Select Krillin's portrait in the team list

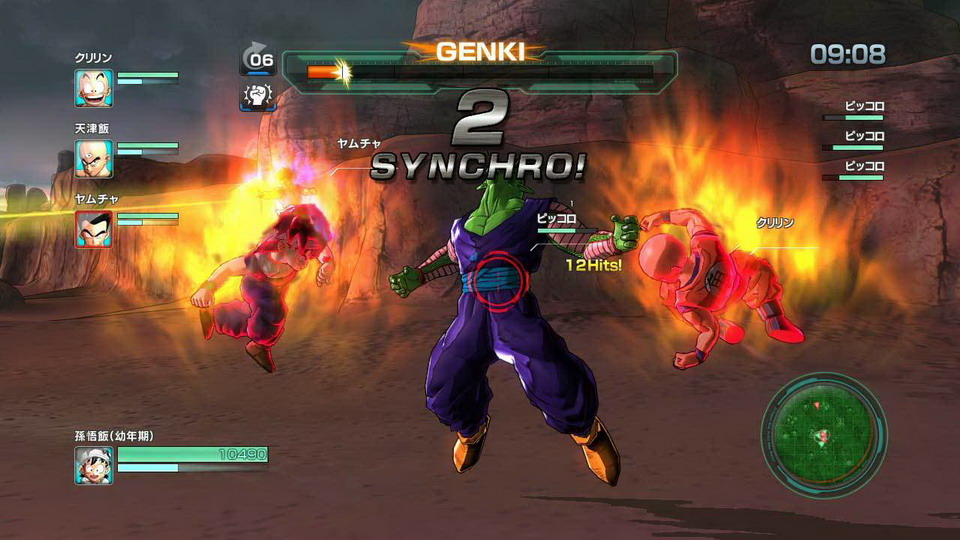pyautogui.click(x=93, y=89)
